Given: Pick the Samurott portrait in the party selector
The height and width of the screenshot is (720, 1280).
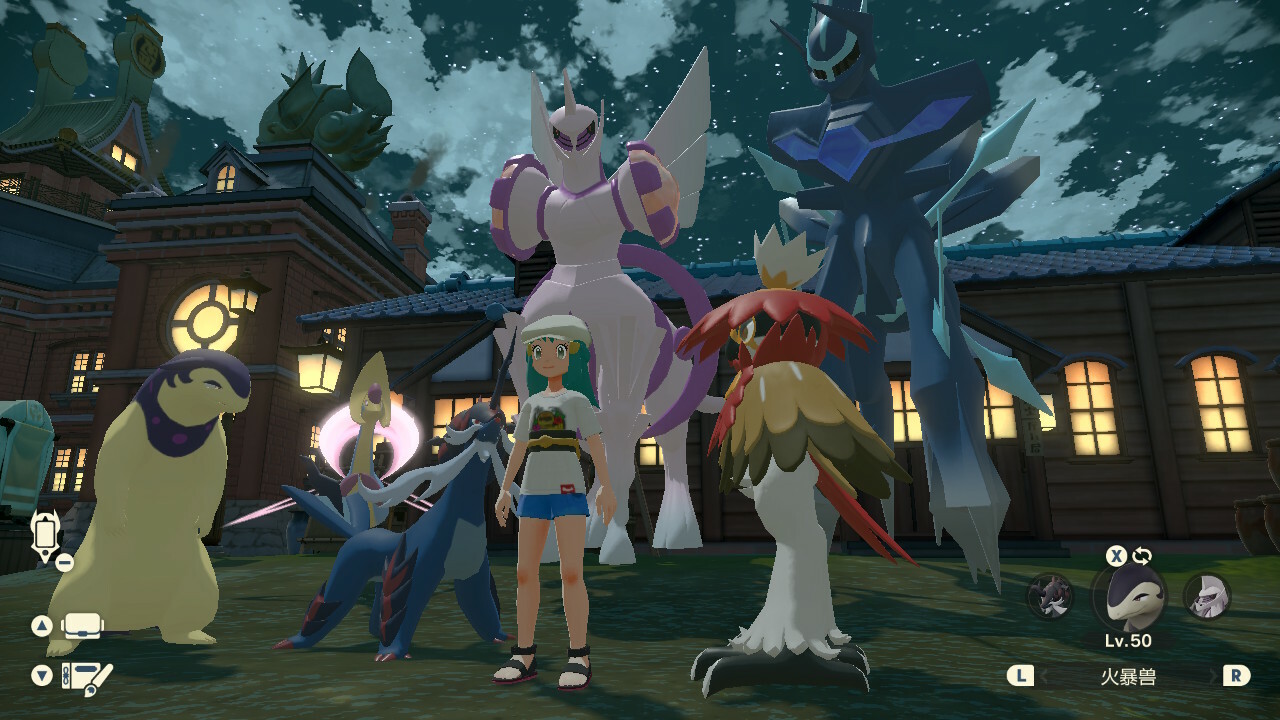Looking at the screenshot, I should click(1050, 597).
